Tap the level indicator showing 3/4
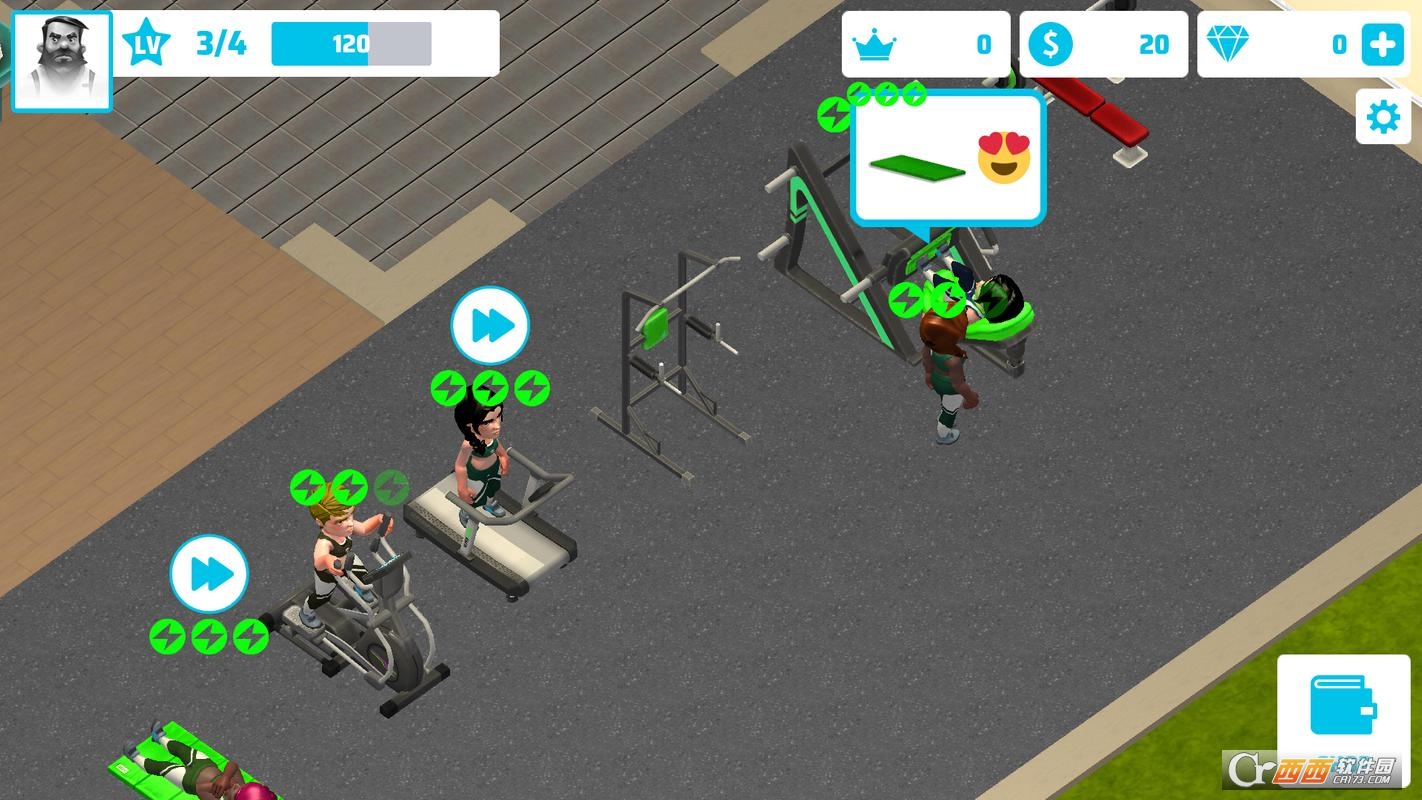The height and width of the screenshot is (800, 1422). click(x=217, y=43)
